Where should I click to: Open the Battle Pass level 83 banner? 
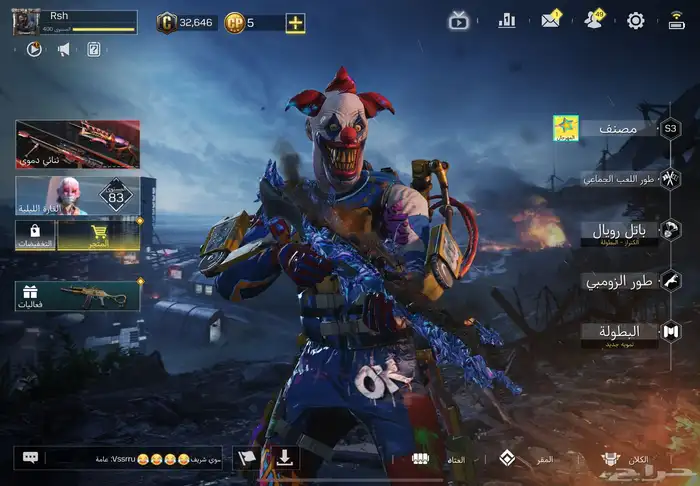(x=77, y=196)
